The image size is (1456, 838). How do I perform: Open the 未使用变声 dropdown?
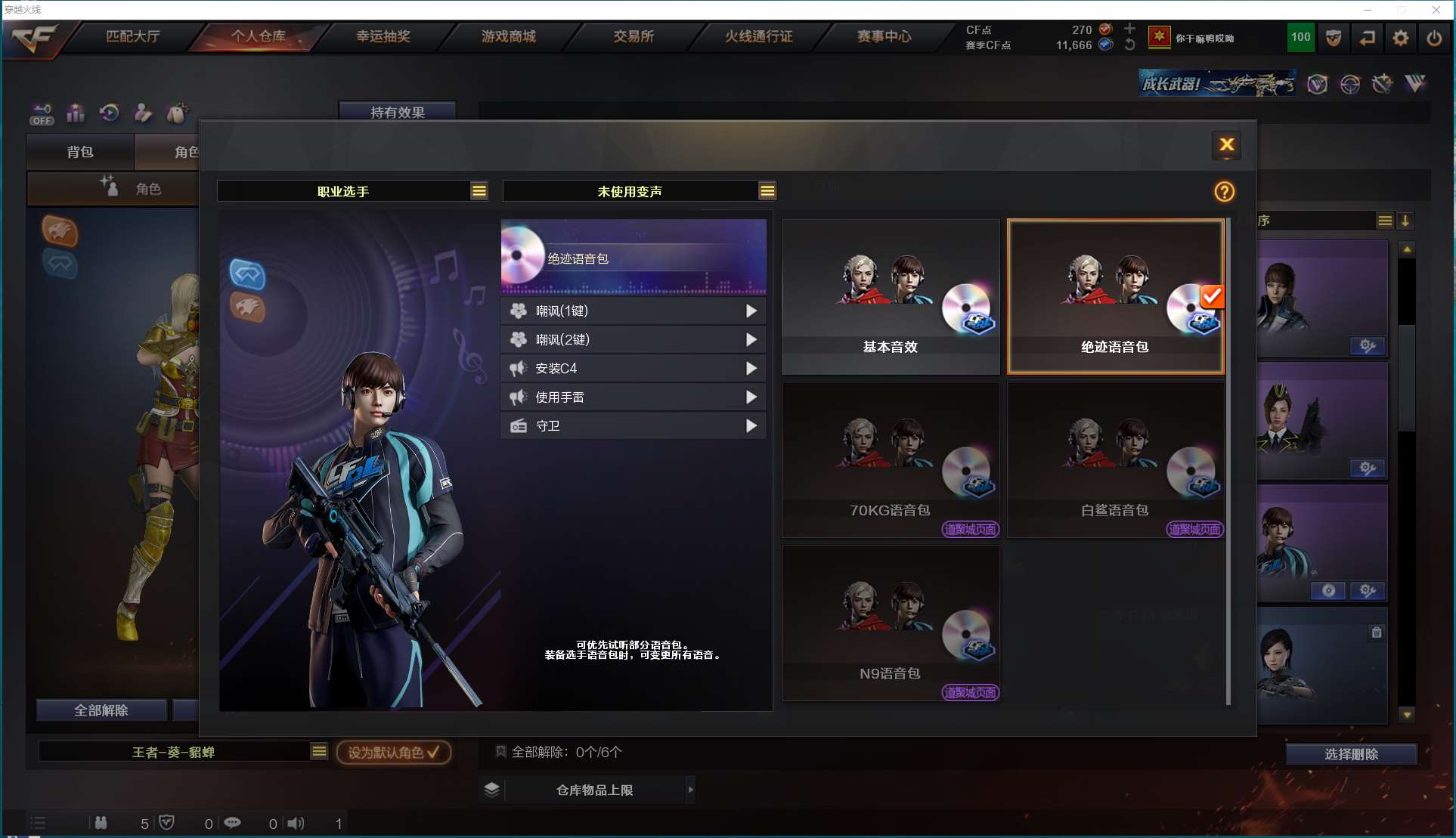767,191
